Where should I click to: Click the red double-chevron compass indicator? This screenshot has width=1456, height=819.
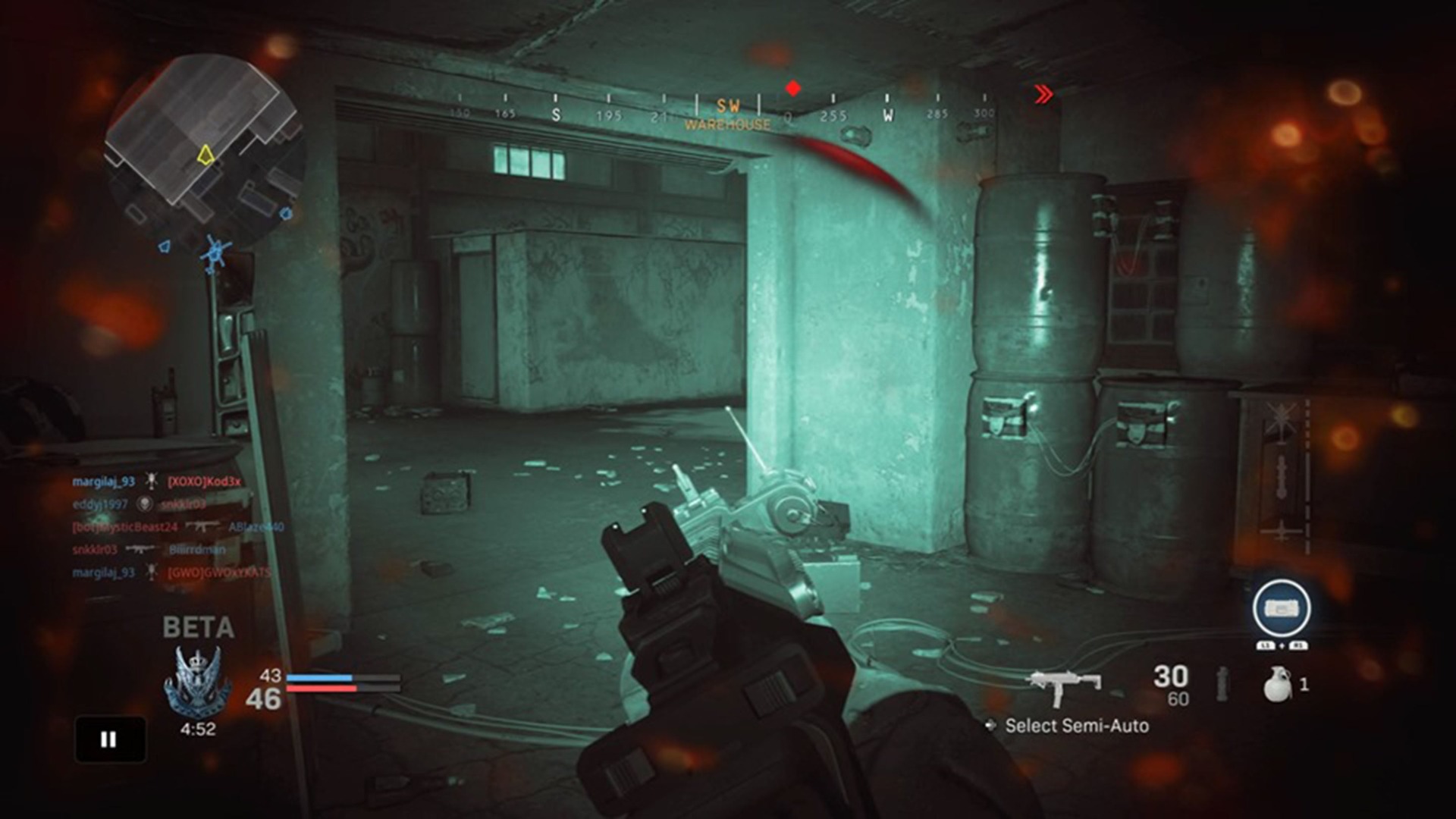click(1042, 93)
